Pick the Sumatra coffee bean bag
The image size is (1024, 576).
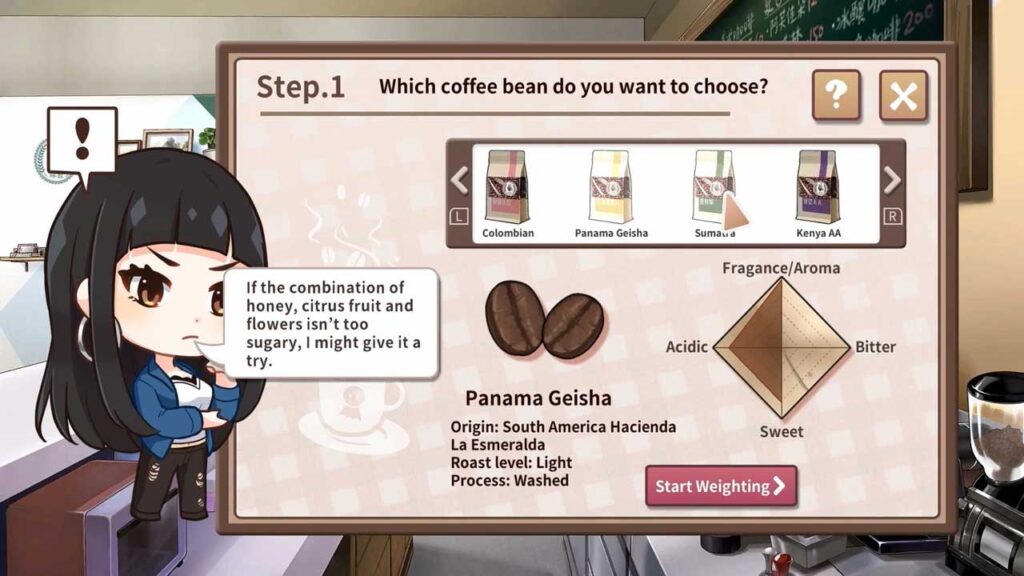tap(713, 188)
